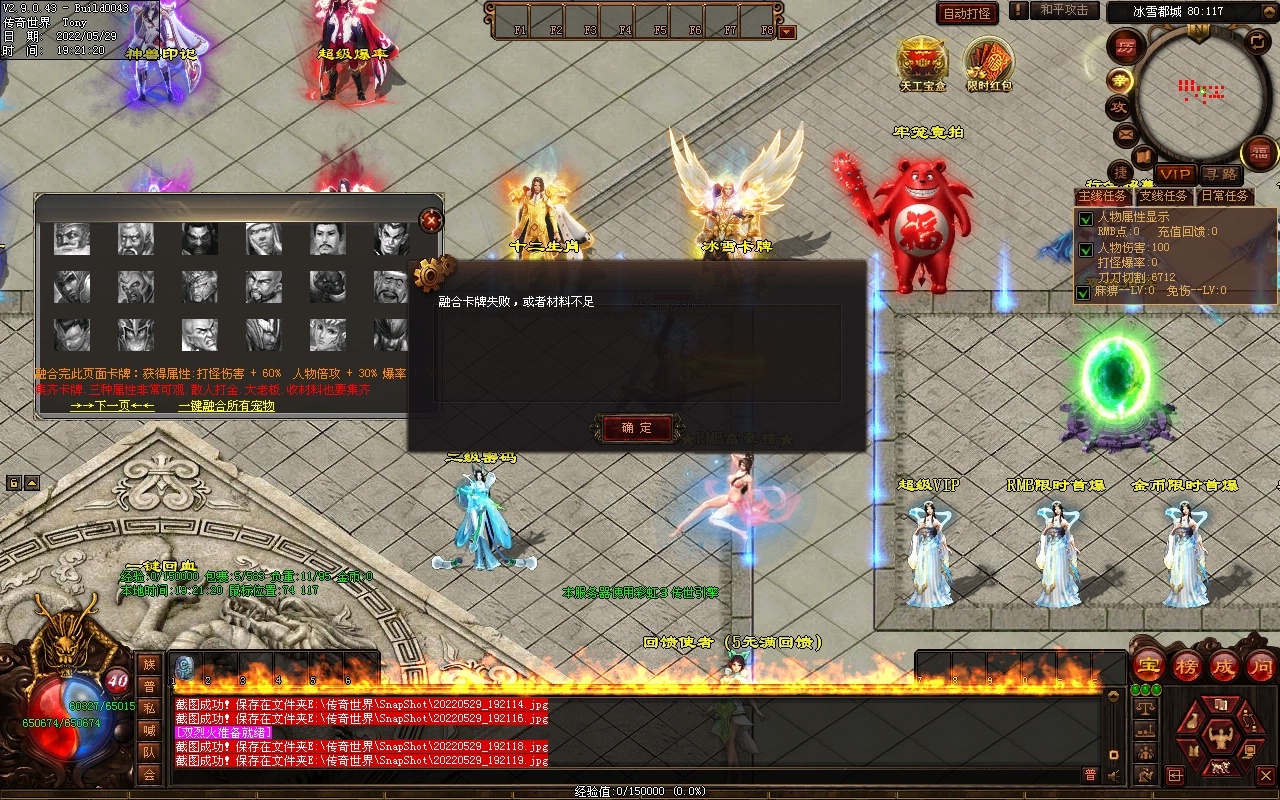Open the VIP panel below the minimap
Viewport: 1280px width, 800px height.
click(1174, 174)
